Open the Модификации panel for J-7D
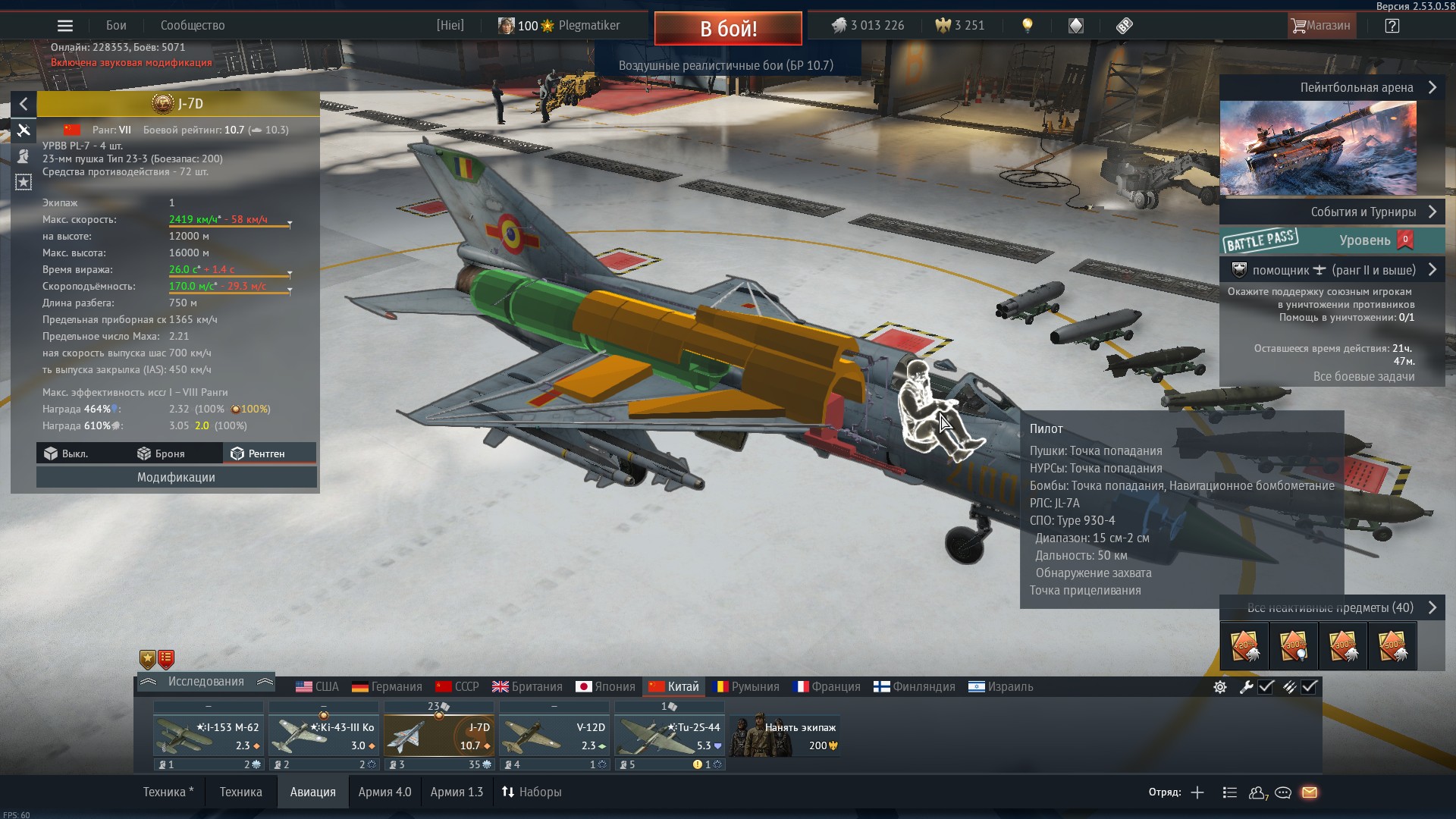The image size is (1456, 819). pyautogui.click(x=176, y=477)
